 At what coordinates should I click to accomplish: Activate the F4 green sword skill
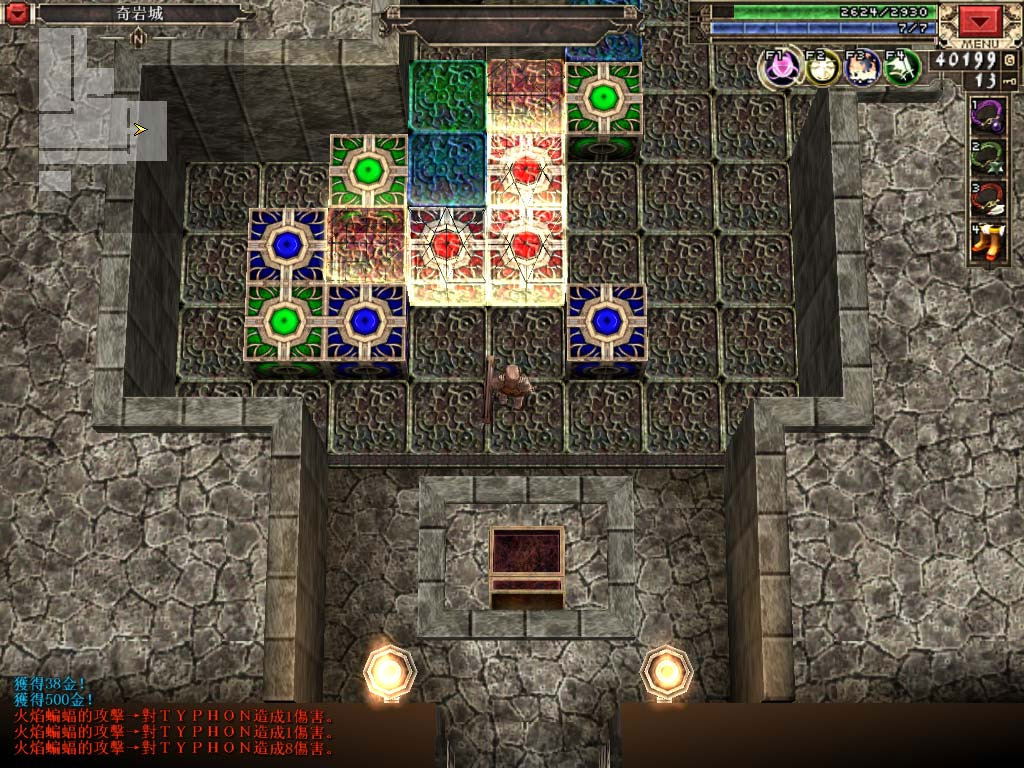[x=903, y=67]
